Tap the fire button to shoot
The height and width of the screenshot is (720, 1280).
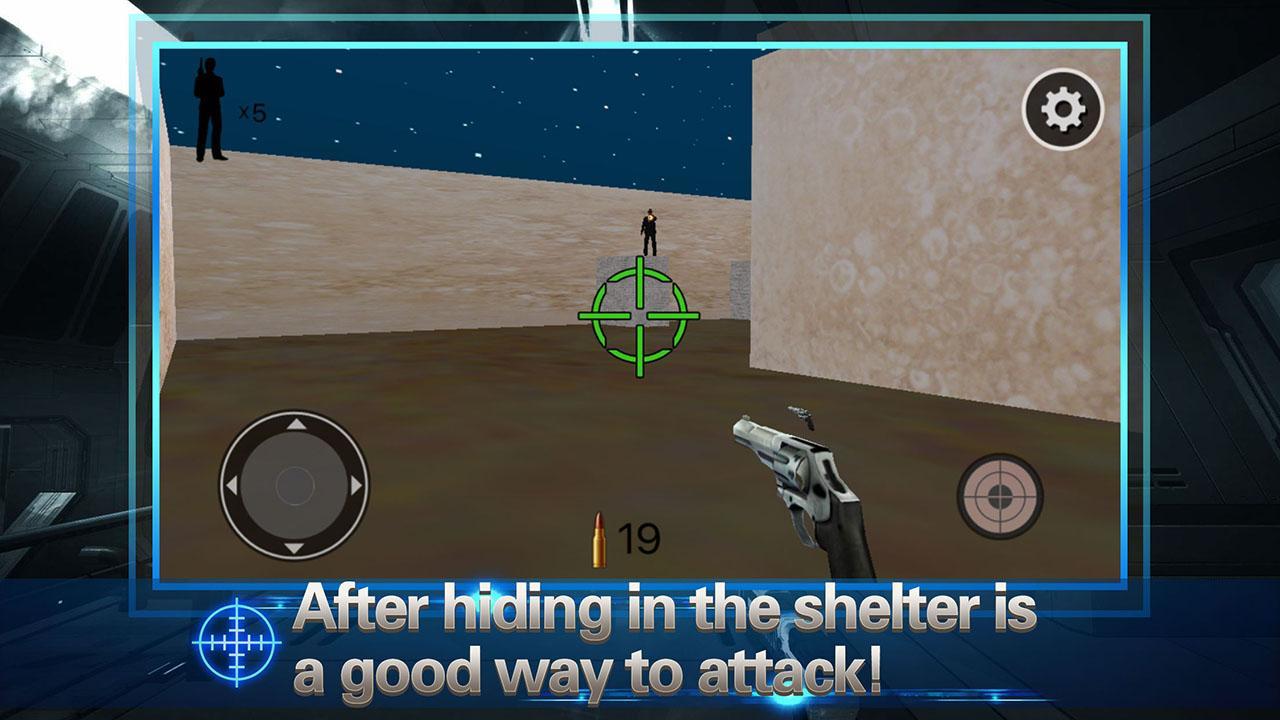[998, 497]
